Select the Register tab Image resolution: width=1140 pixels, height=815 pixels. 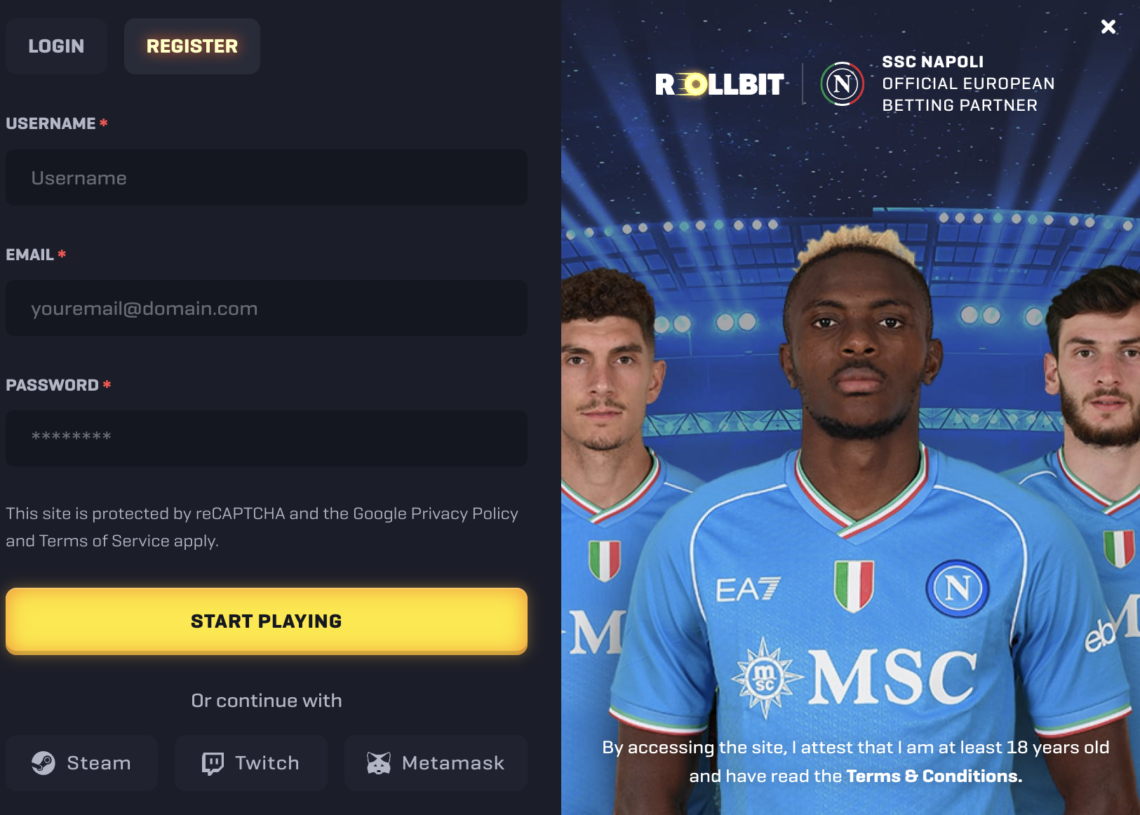coord(192,46)
